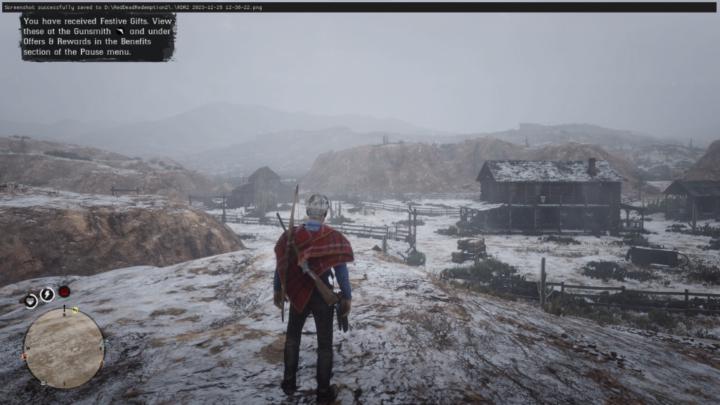Click the Festive Gifts notification box

point(97,37)
